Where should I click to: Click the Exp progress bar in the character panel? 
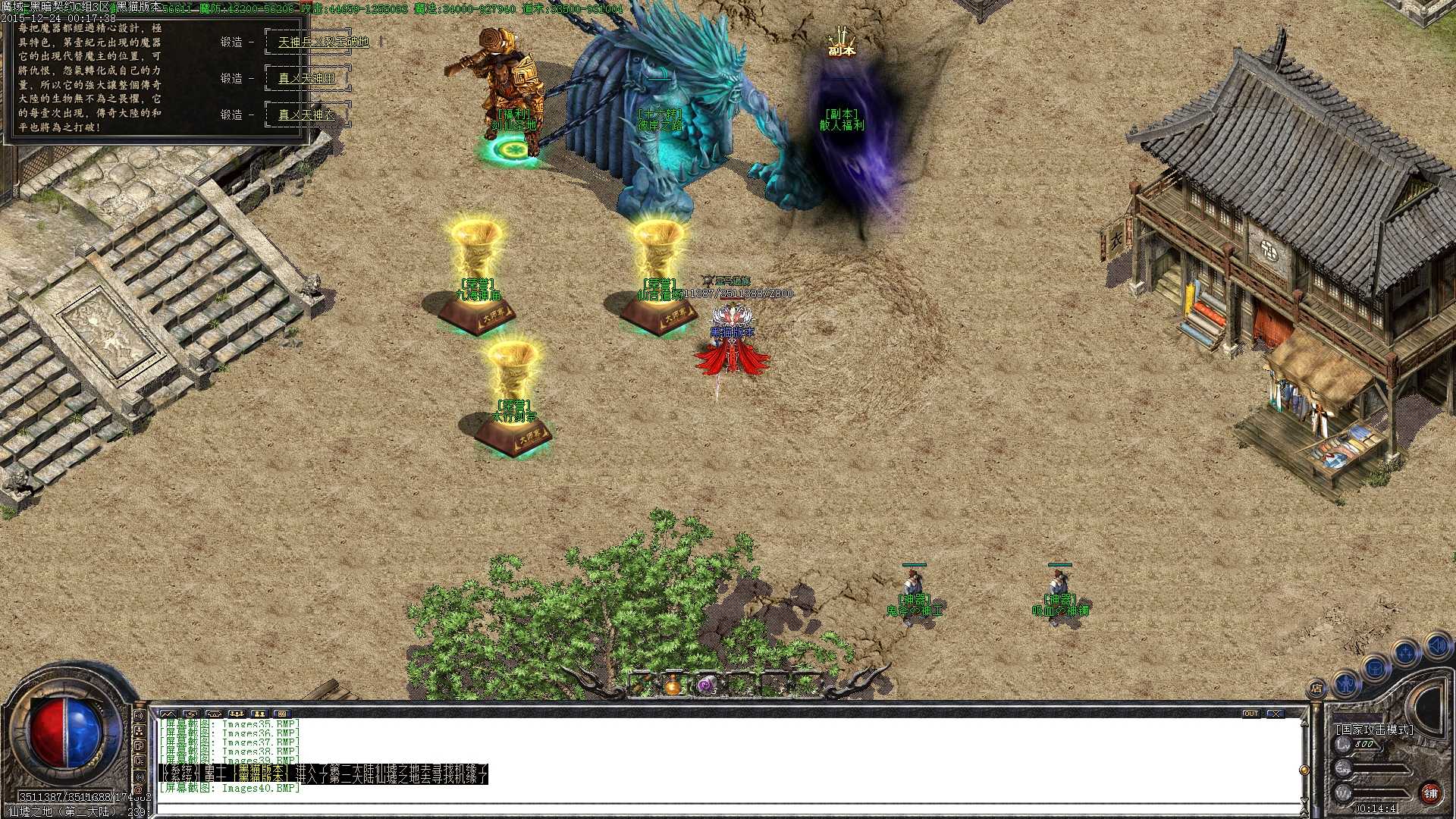click(x=1380, y=767)
